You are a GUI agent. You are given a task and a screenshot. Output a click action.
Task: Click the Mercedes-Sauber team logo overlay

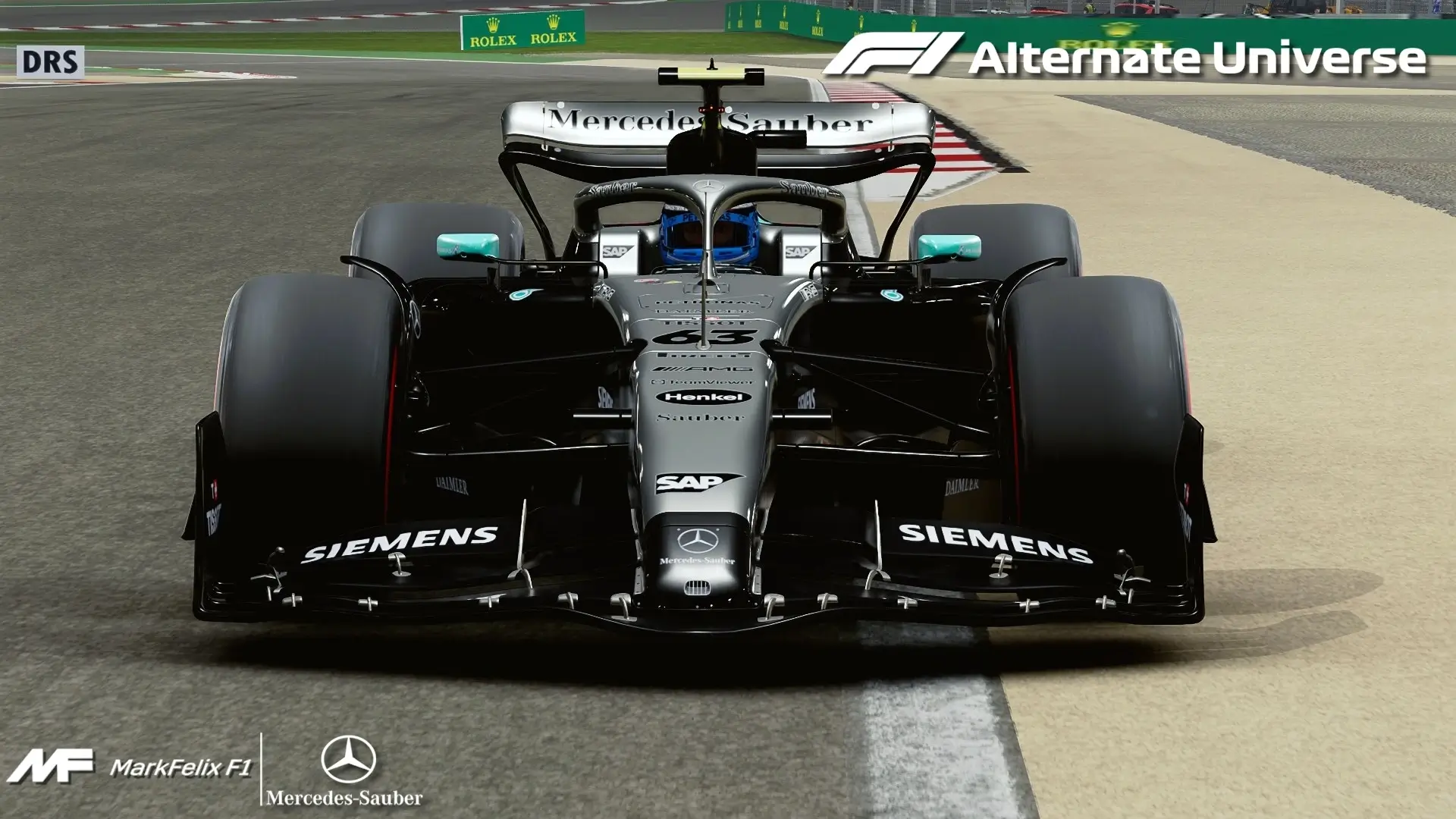pyautogui.click(x=346, y=770)
